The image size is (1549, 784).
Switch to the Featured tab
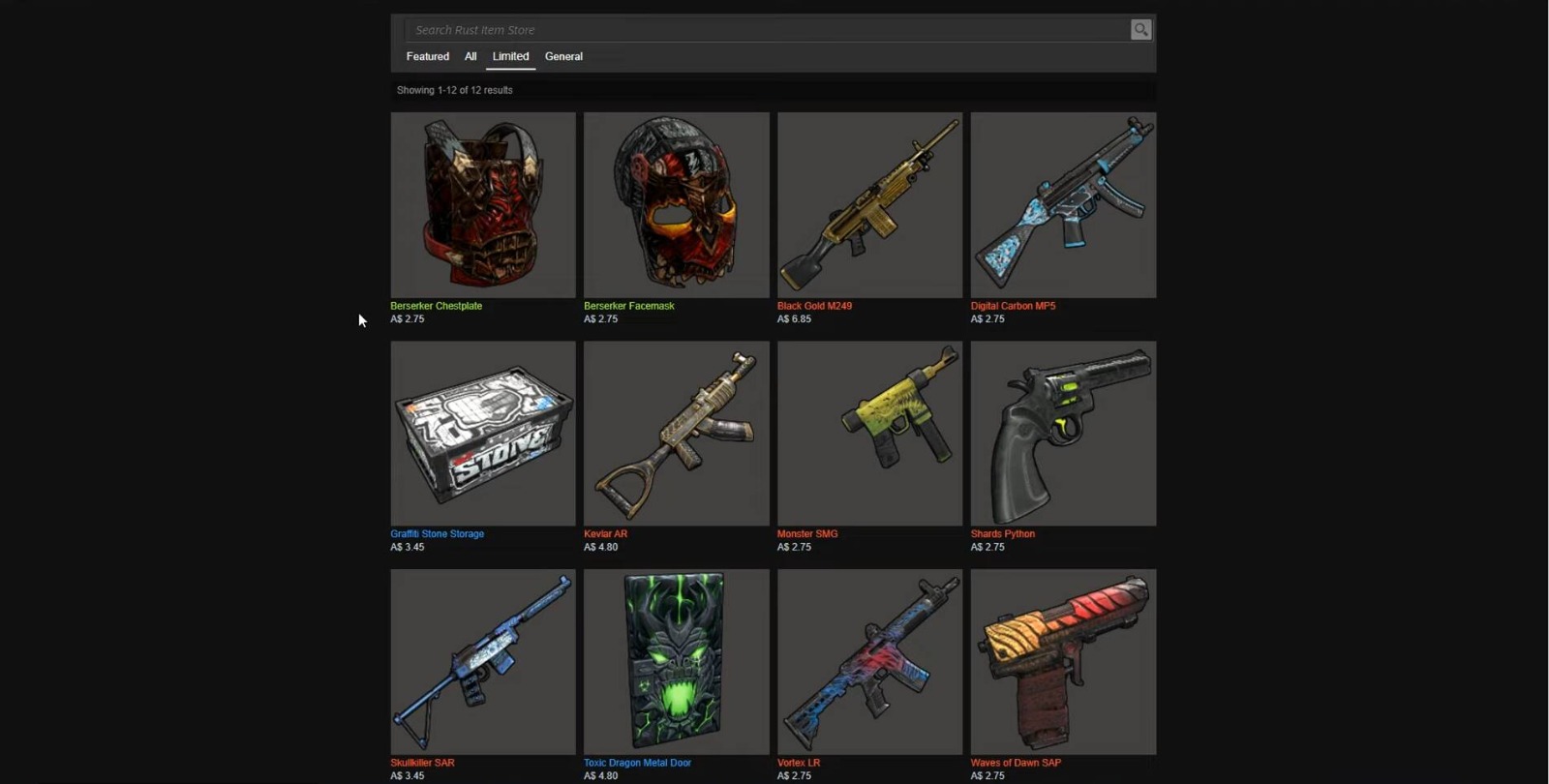427,56
